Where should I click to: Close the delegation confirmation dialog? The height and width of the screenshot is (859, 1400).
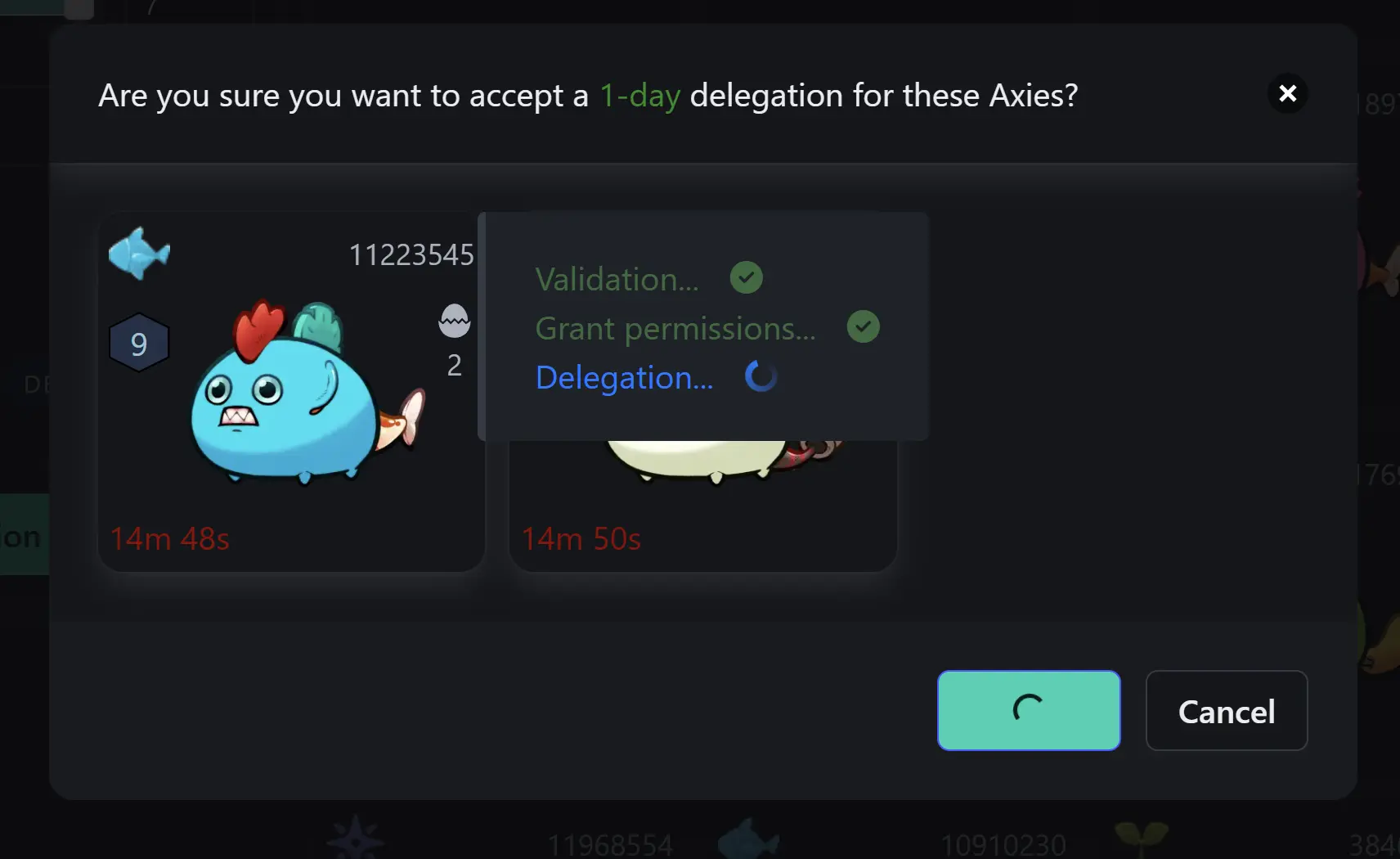(x=1288, y=93)
